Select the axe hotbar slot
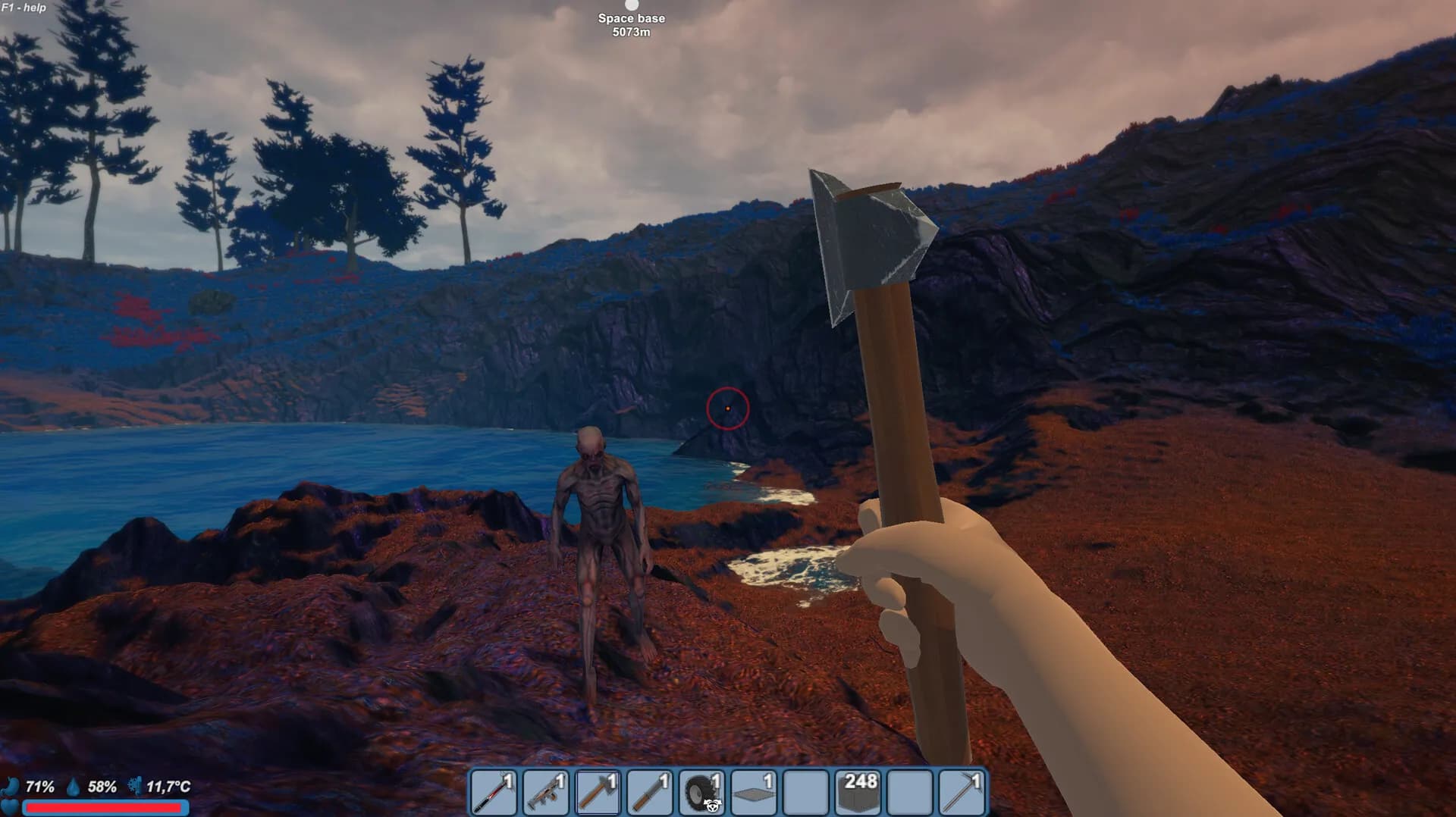The height and width of the screenshot is (817, 1456). pos(598,793)
